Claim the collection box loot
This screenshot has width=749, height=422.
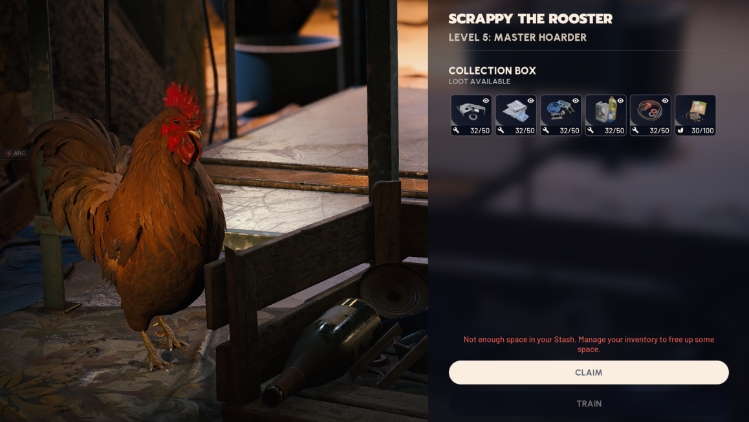coord(588,372)
